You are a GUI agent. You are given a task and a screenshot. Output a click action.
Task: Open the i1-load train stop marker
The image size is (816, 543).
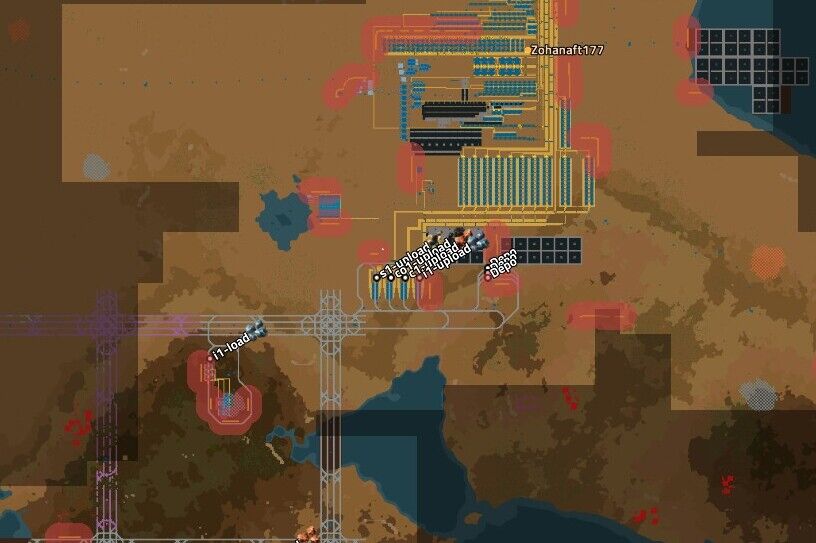pyautogui.click(x=211, y=356)
